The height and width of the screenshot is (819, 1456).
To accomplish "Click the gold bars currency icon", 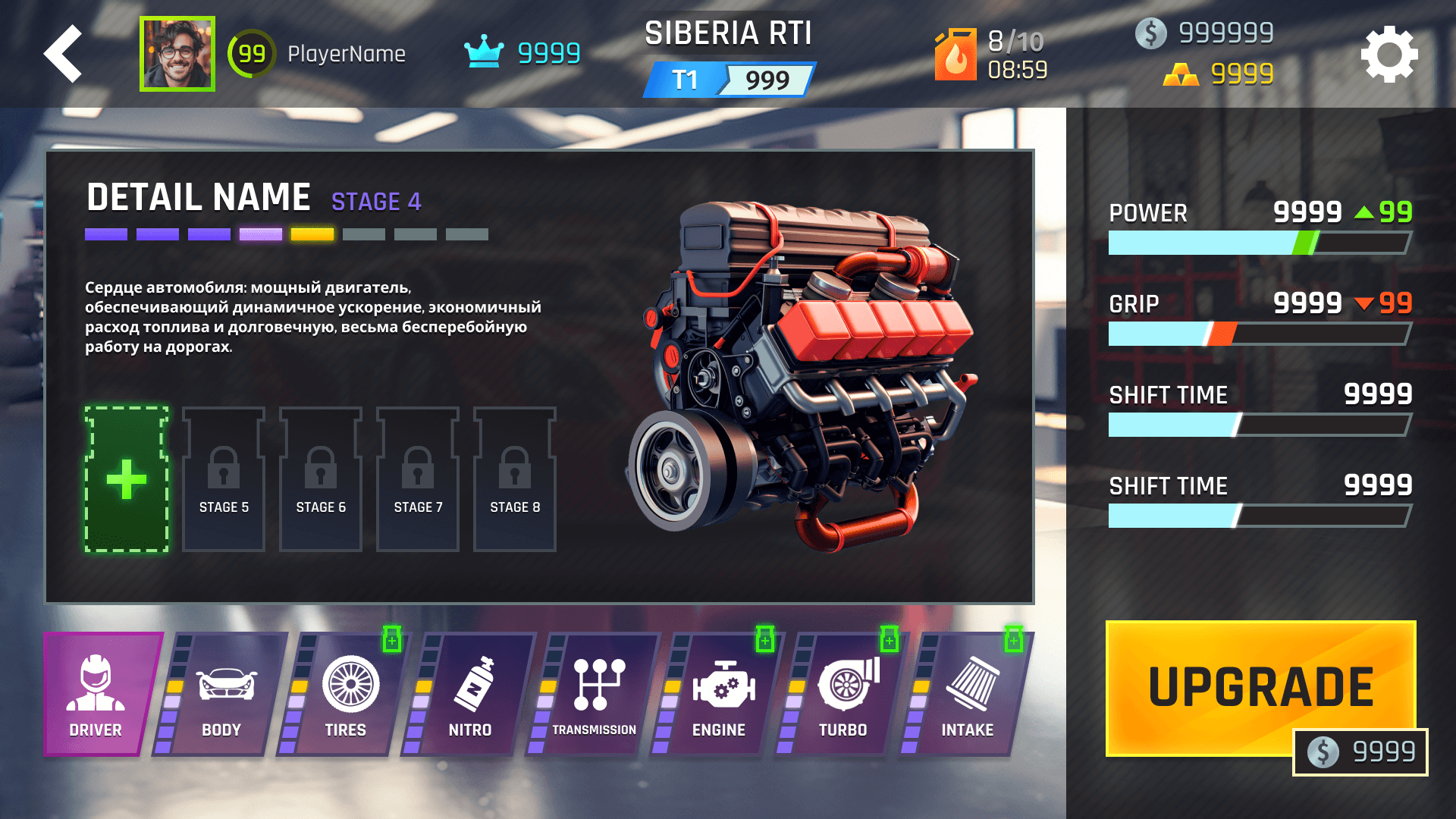I will coord(1181,74).
